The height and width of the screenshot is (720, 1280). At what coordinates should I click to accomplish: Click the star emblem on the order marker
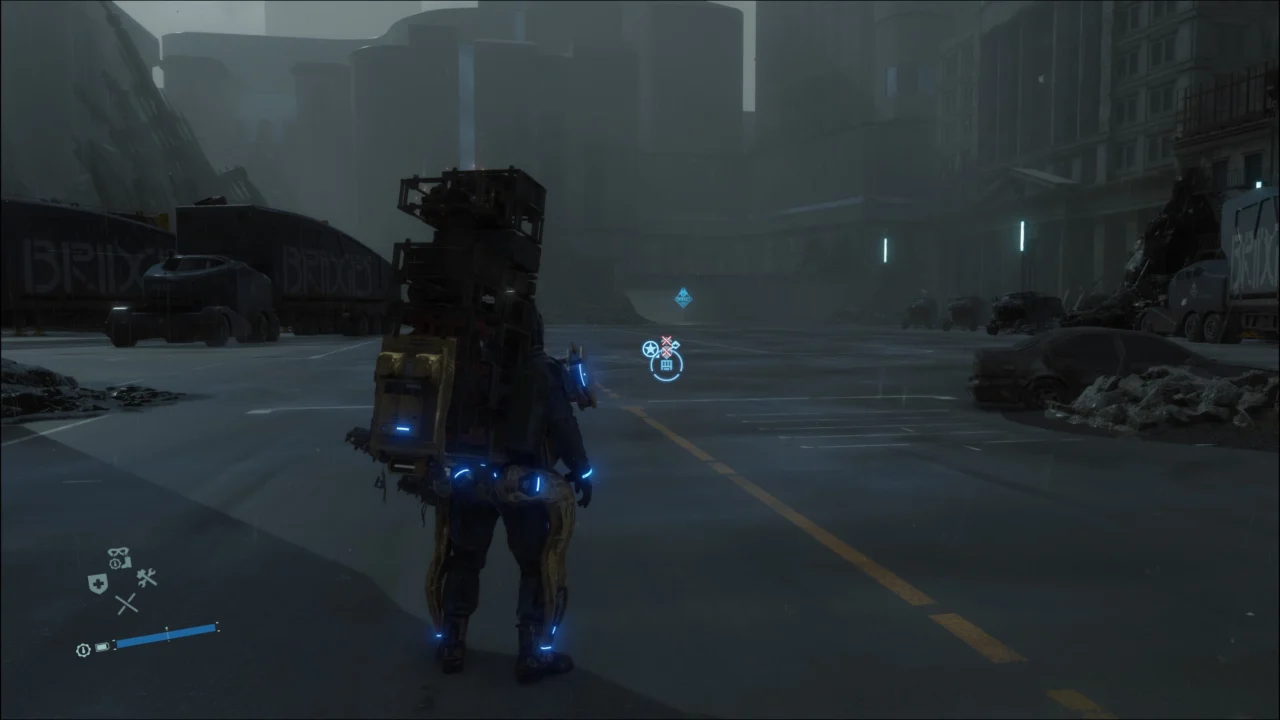point(650,349)
